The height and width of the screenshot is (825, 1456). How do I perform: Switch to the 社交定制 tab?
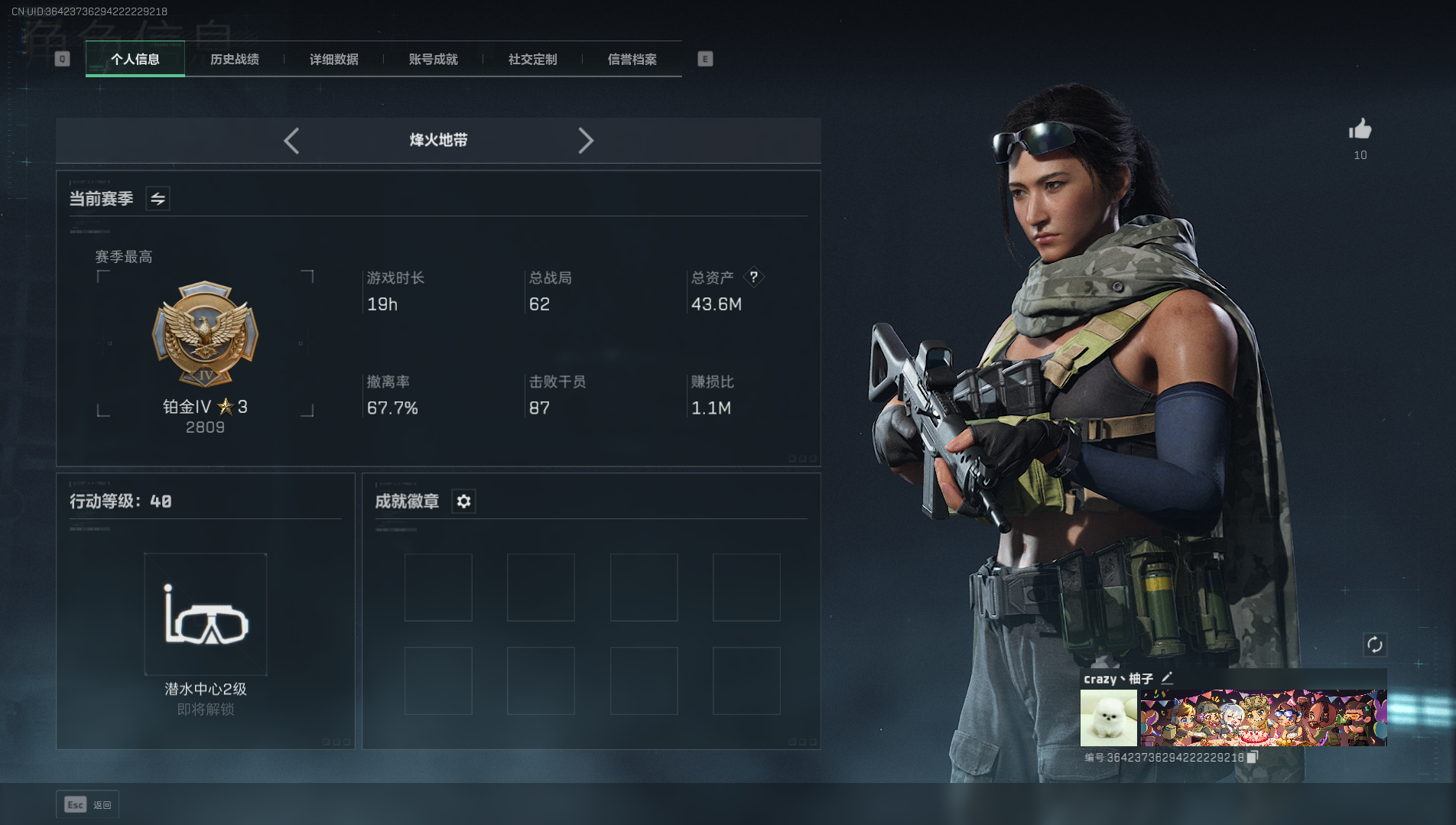[x=531, y=59]
